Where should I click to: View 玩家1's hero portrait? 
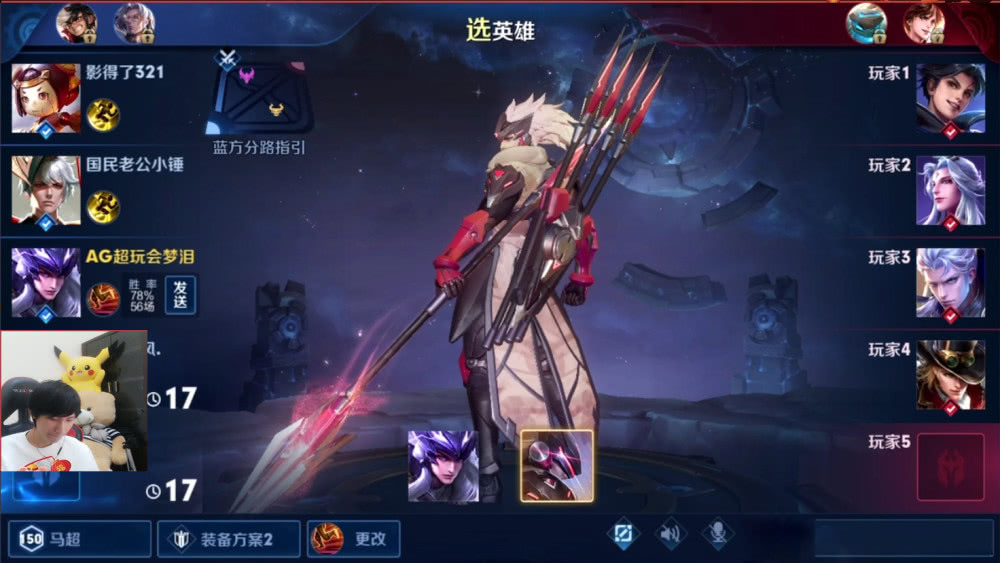pyautogui.click(x=950, y=98)
